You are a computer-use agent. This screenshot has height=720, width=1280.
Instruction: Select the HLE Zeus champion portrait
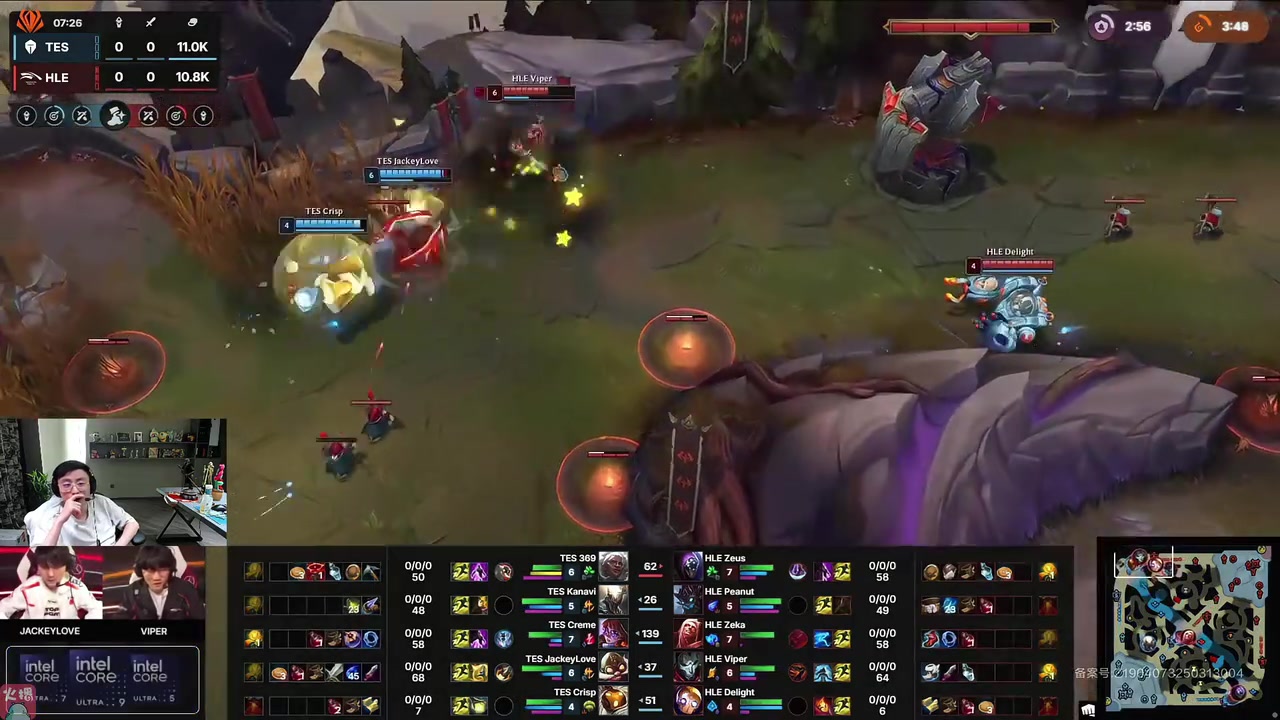pyautogui.click(x=689, y=567)
